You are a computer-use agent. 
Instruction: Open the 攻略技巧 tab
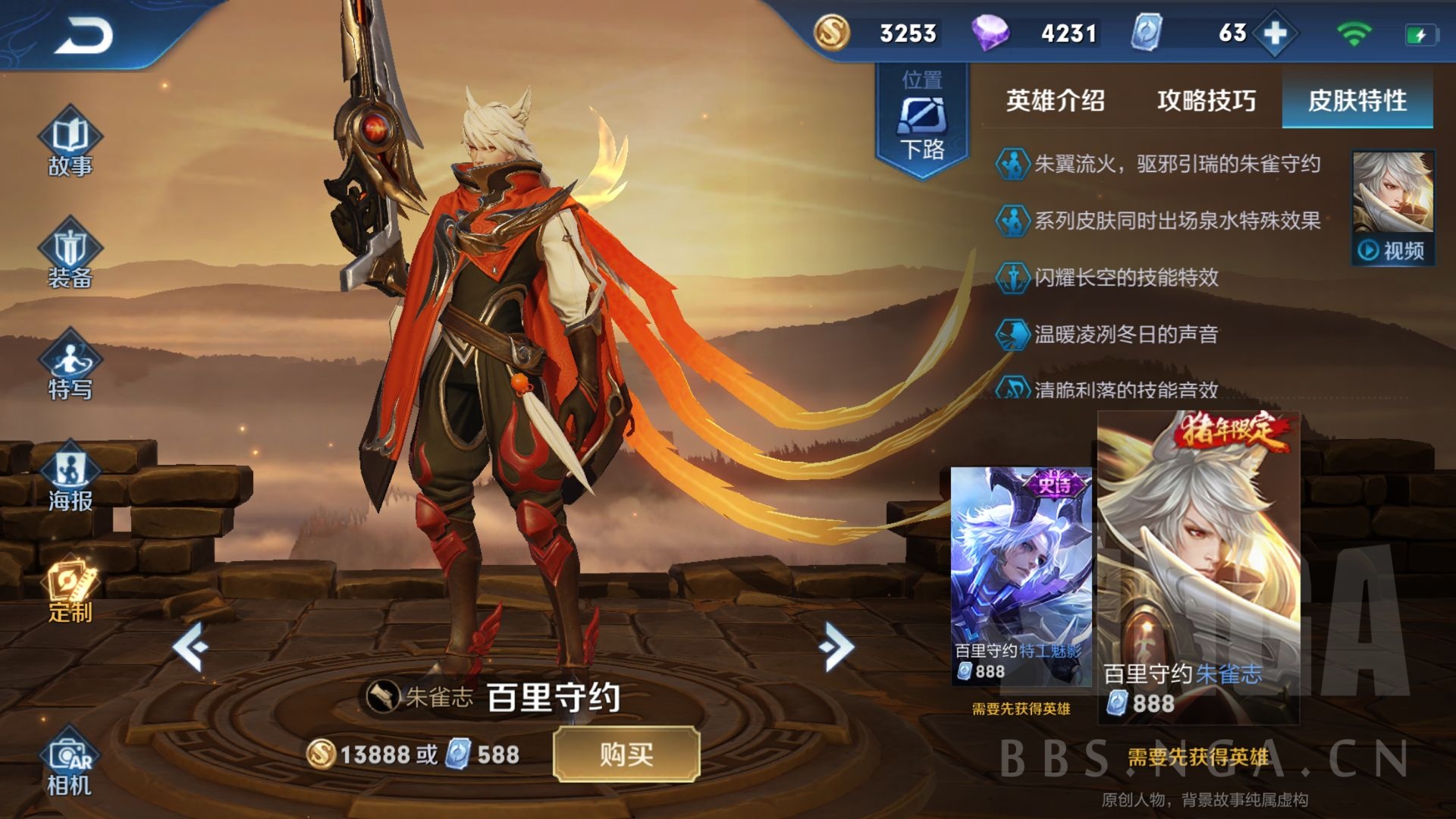click(x=1206, y=99)
